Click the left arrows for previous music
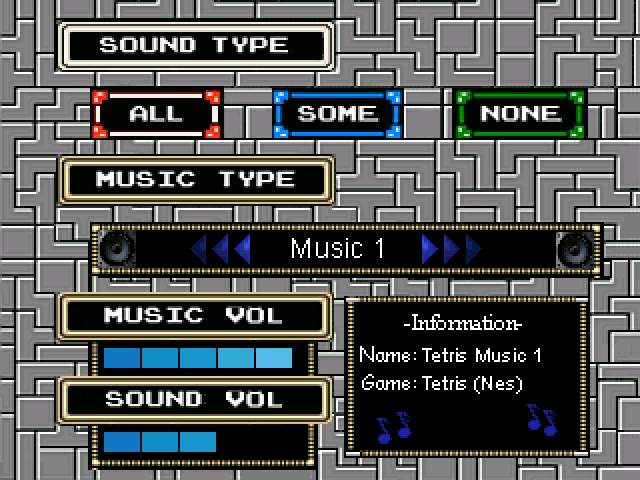The width and height of the screenshot is (640, 480). [221, 248]
